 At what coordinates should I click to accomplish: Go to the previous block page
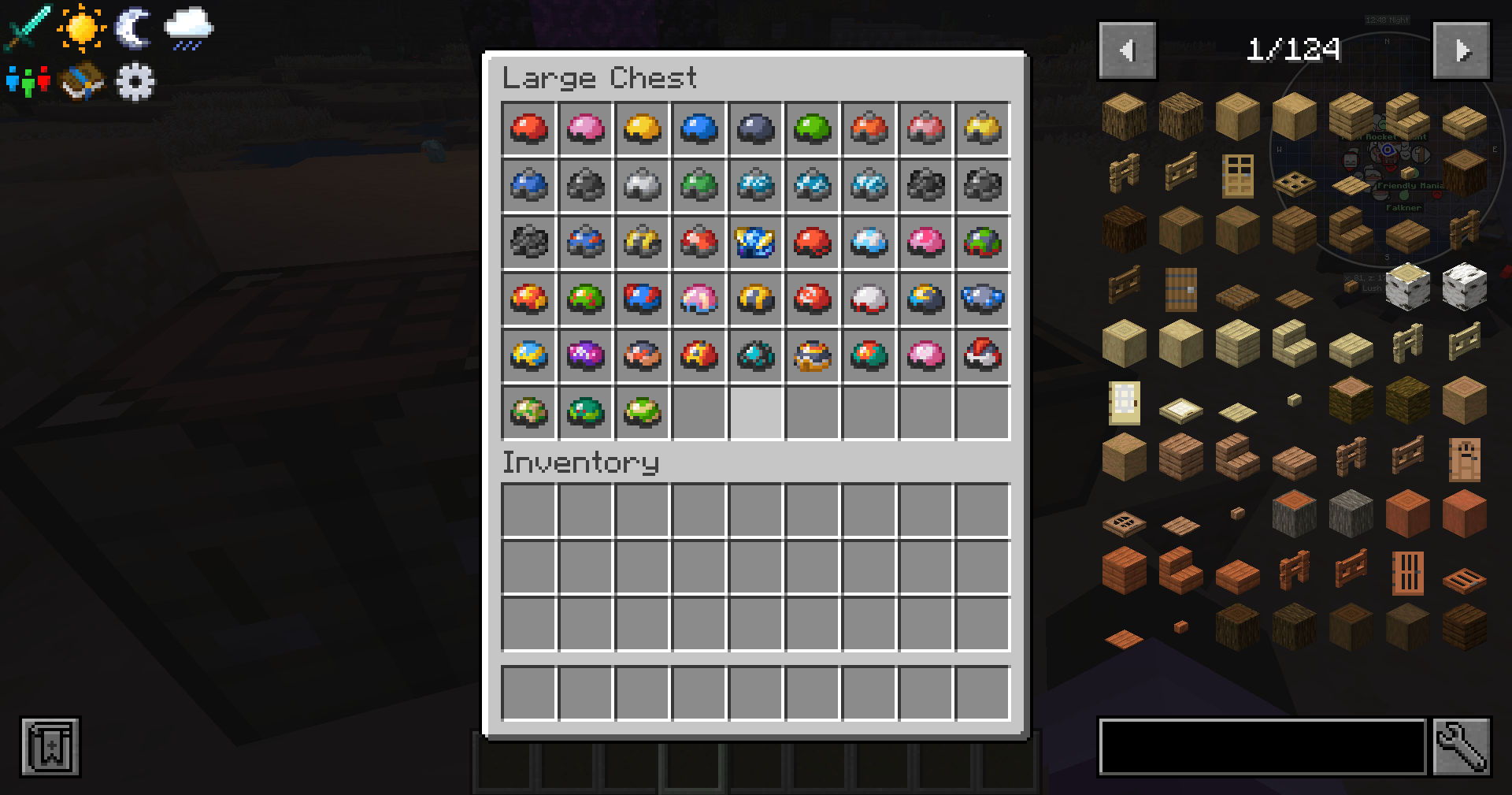click(1127, 50)
